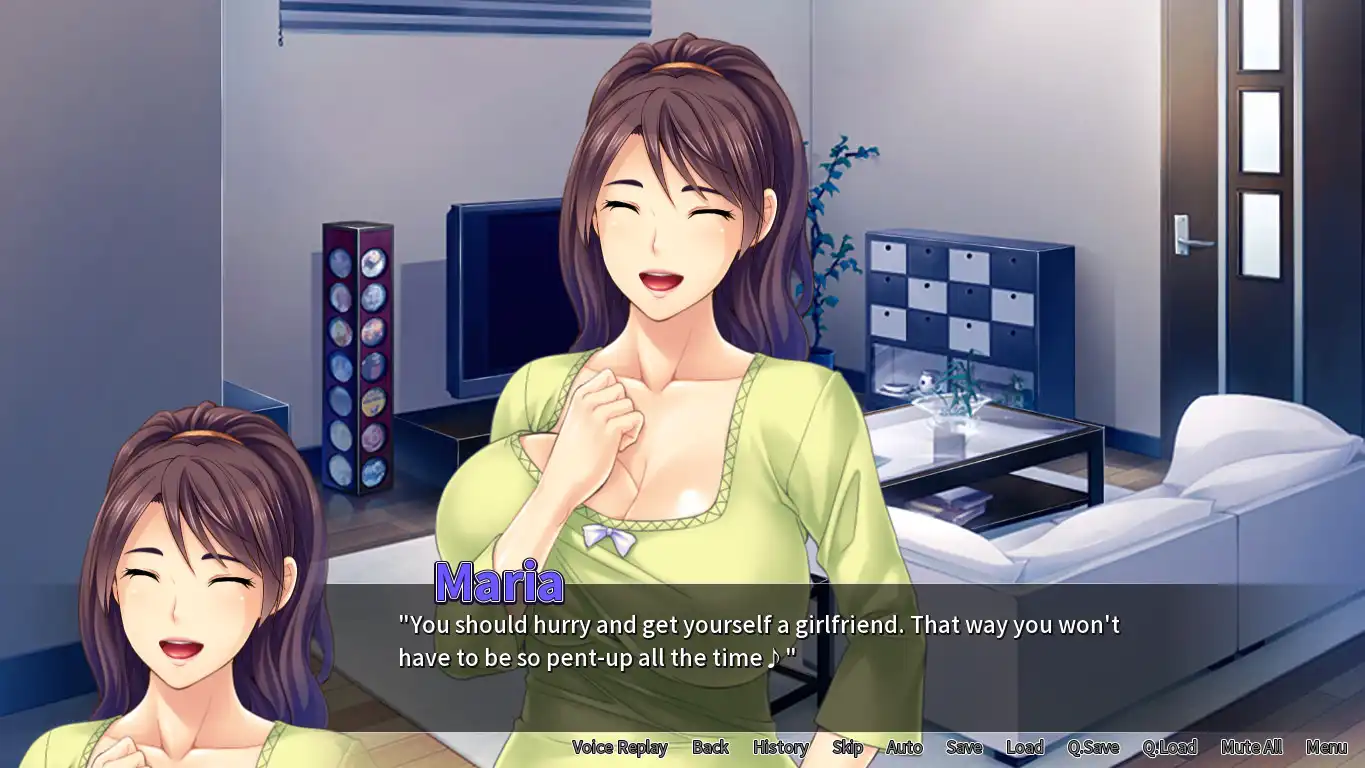Open the Load game screen

click(1025, 747)
